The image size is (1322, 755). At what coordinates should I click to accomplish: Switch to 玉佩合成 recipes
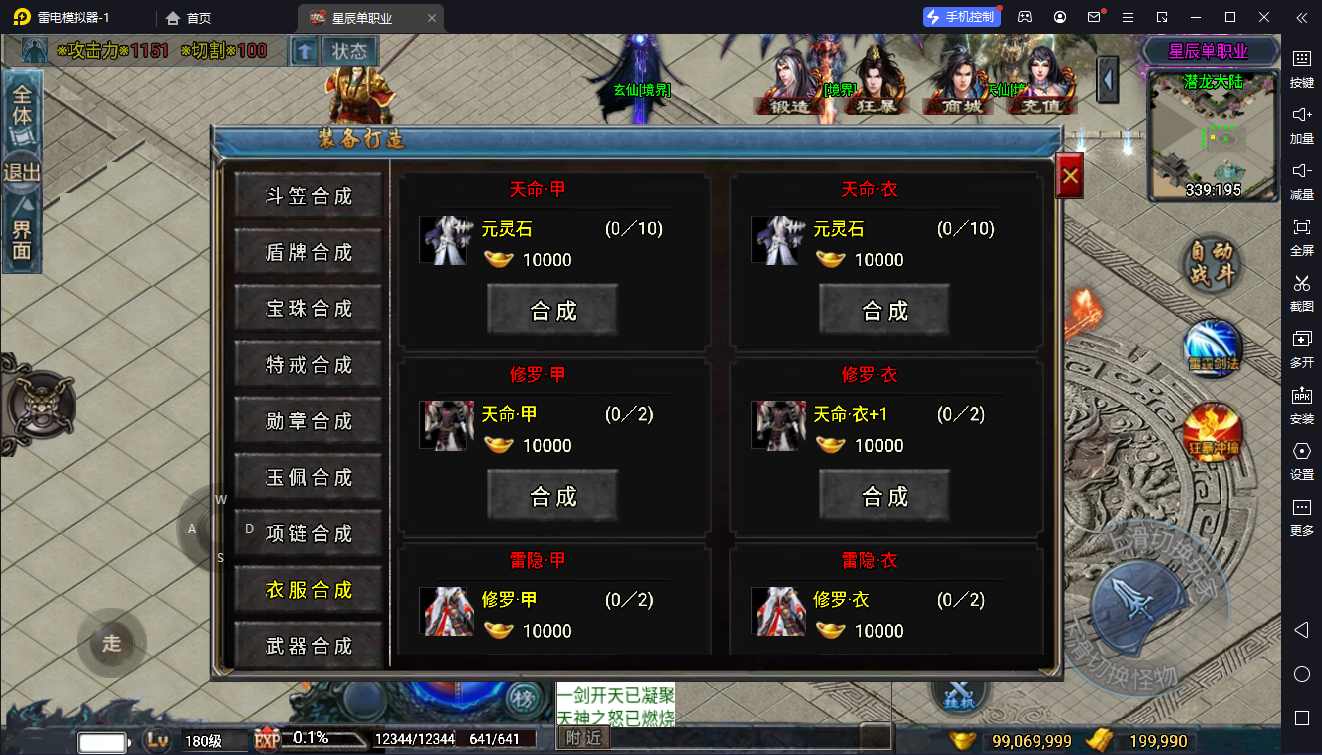coord(309,477)
